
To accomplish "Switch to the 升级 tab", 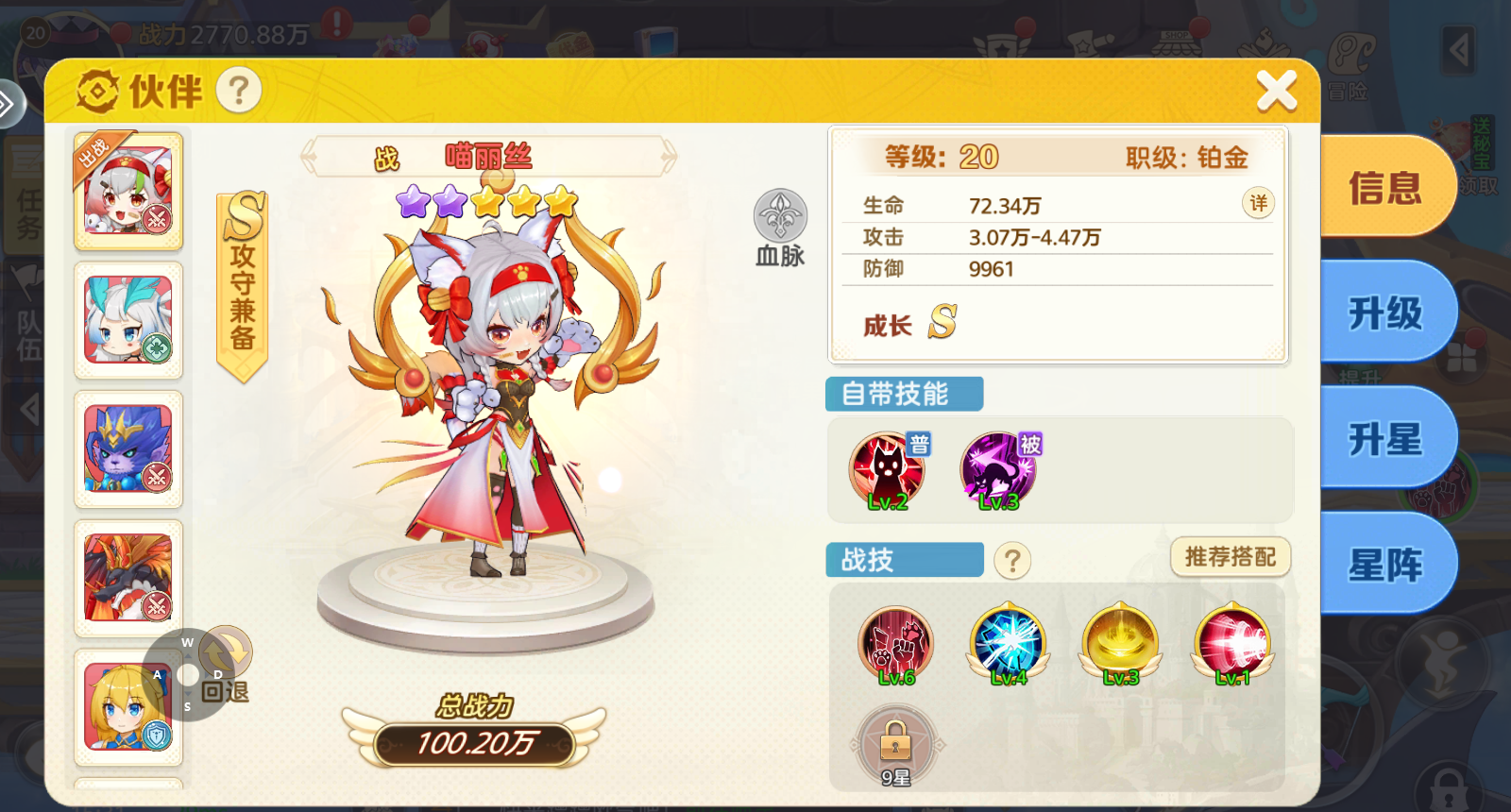I will [1384, 314].
